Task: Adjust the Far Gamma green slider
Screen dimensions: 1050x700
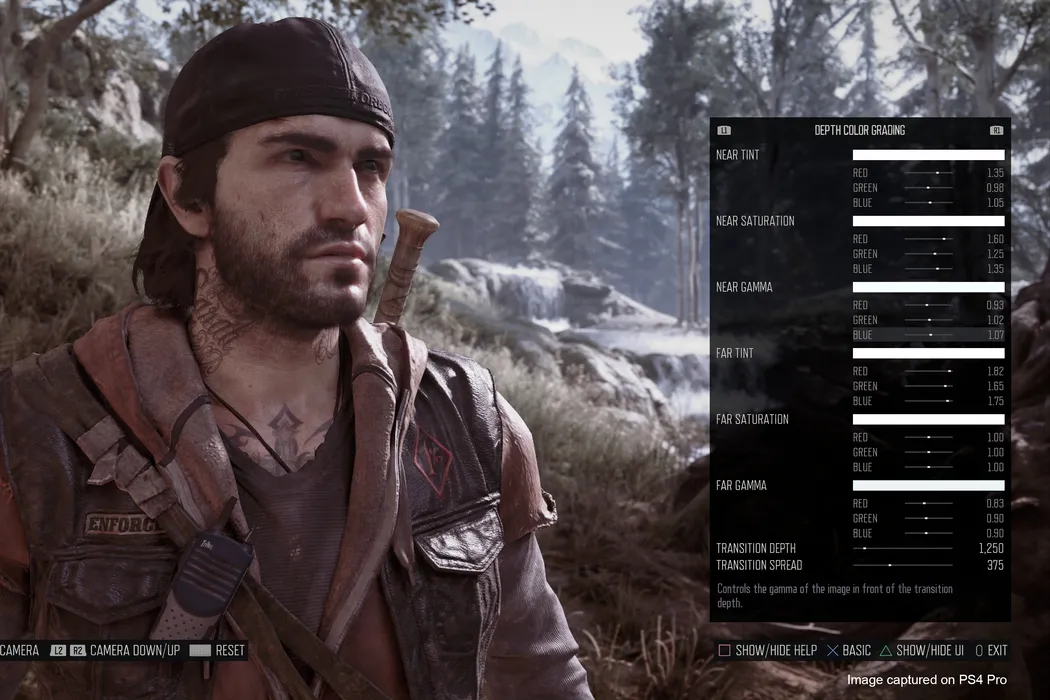Action: 928,518
